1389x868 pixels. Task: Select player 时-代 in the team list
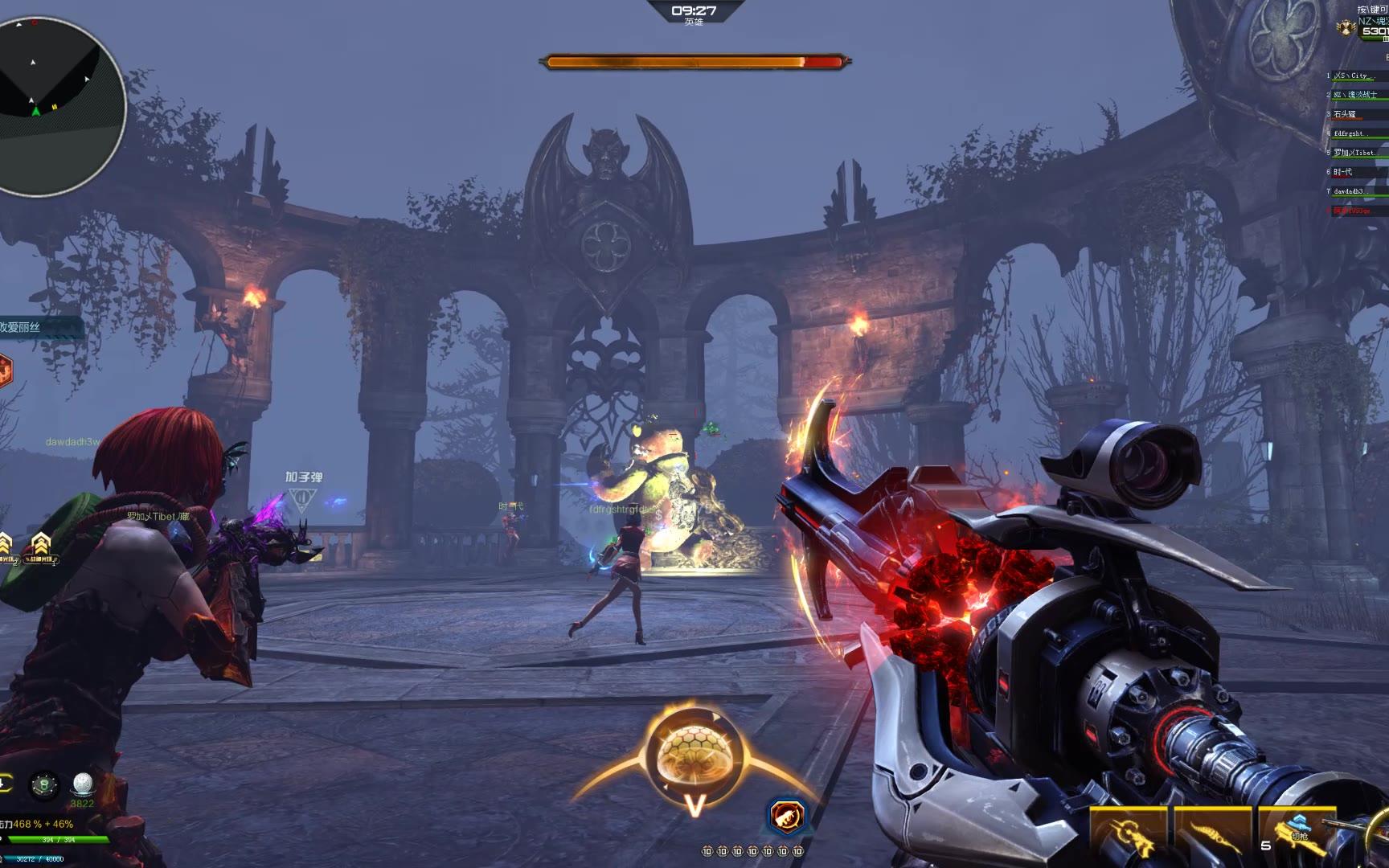[x=1344, y=172]
